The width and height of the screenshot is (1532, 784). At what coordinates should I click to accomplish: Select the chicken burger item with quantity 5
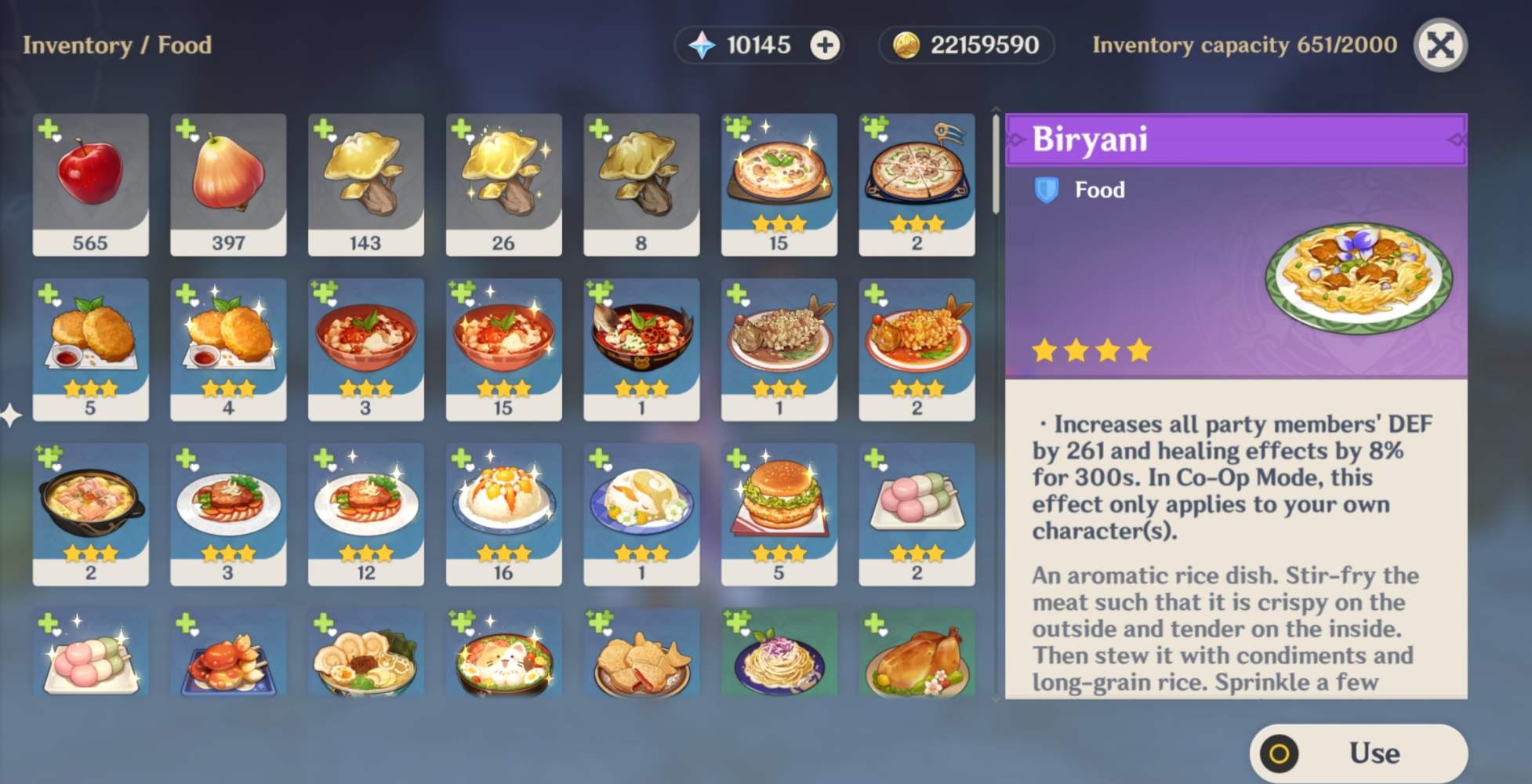click(779, 514)
